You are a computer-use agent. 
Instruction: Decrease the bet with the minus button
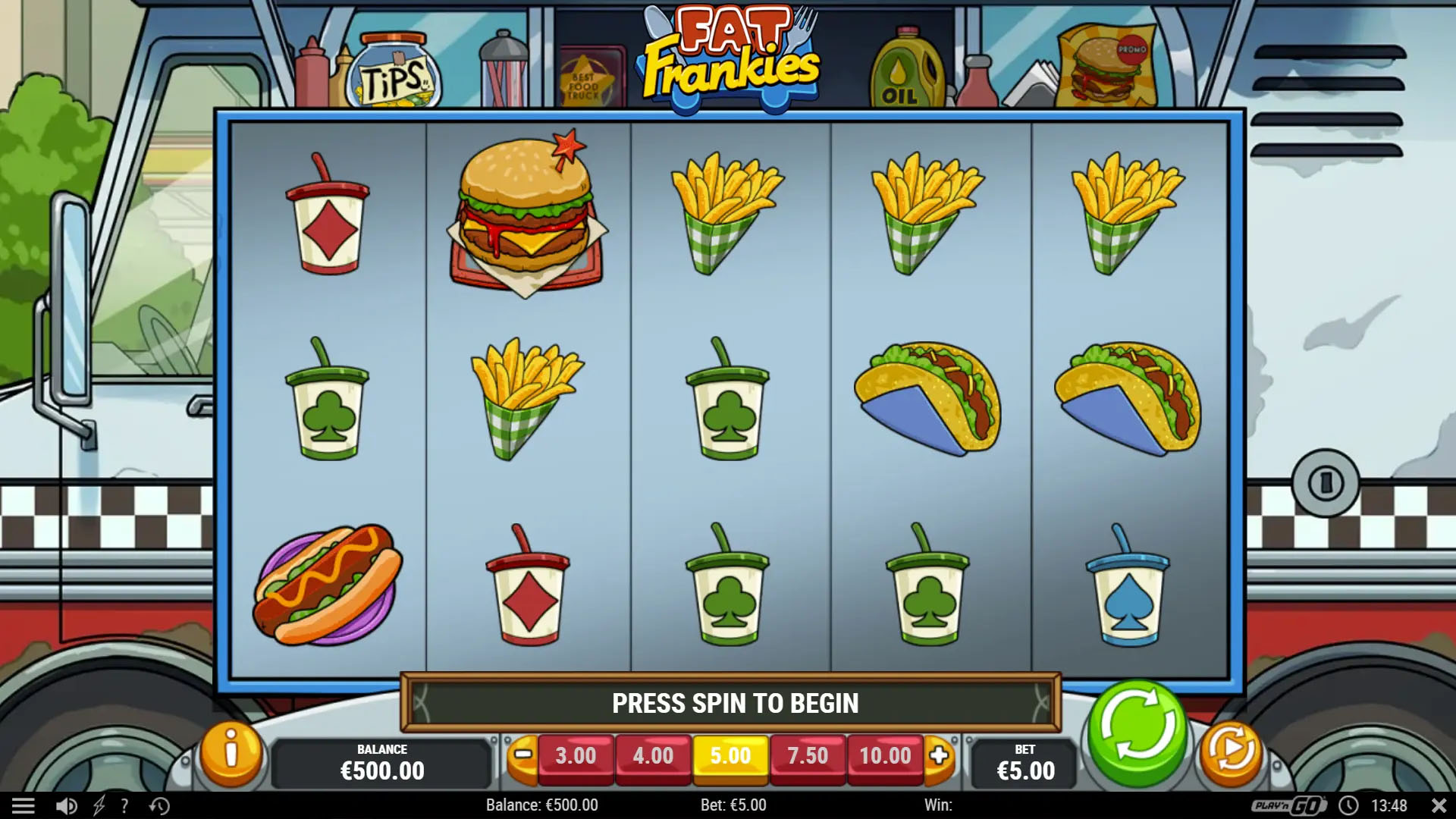(x=523, y=755)
